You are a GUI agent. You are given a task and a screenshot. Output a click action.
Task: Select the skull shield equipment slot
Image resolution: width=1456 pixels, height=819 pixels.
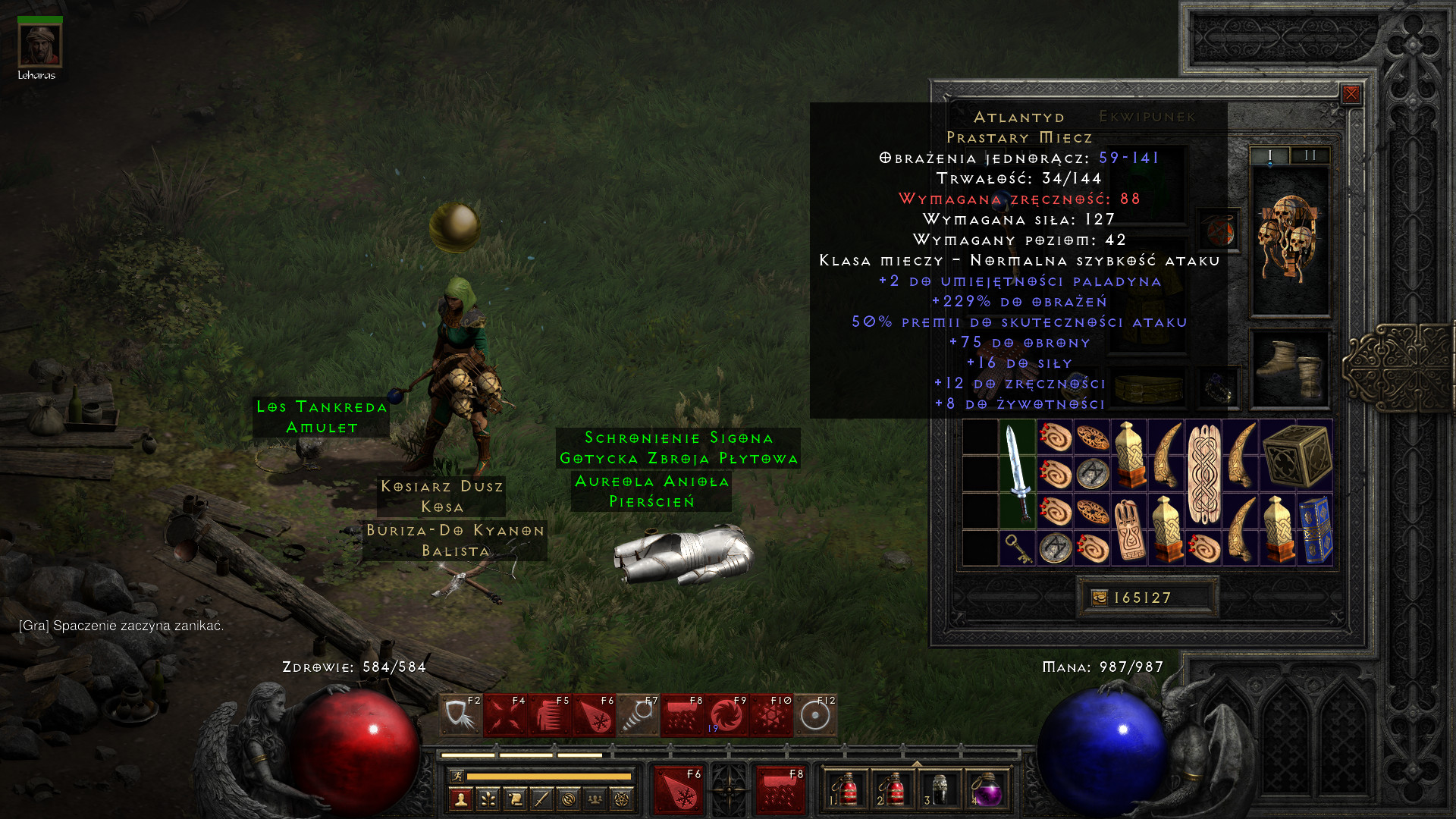[1289, 240]
